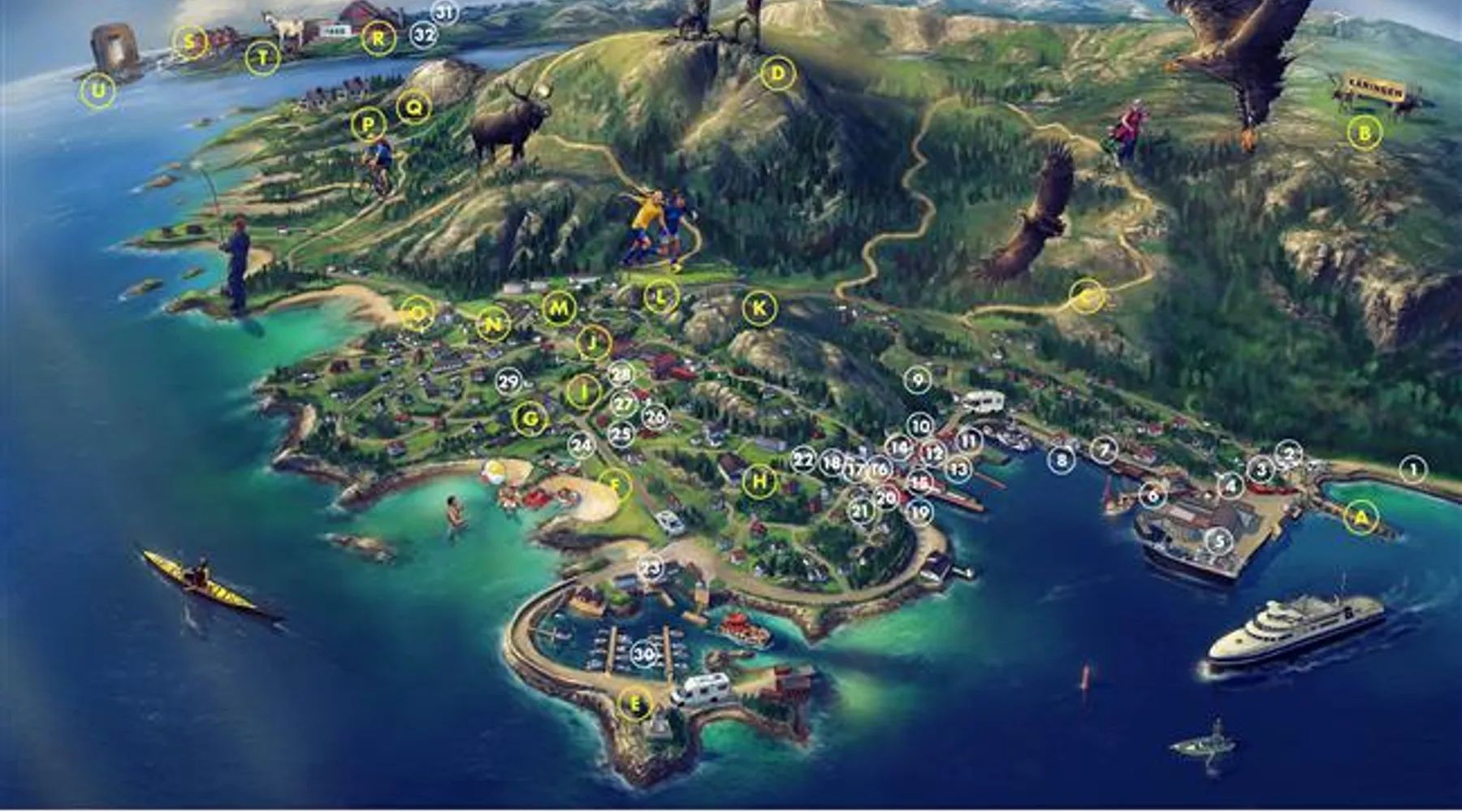Choose white numbered marker 1
This screenshot has width=1462, height=812.
point(1413,469)
